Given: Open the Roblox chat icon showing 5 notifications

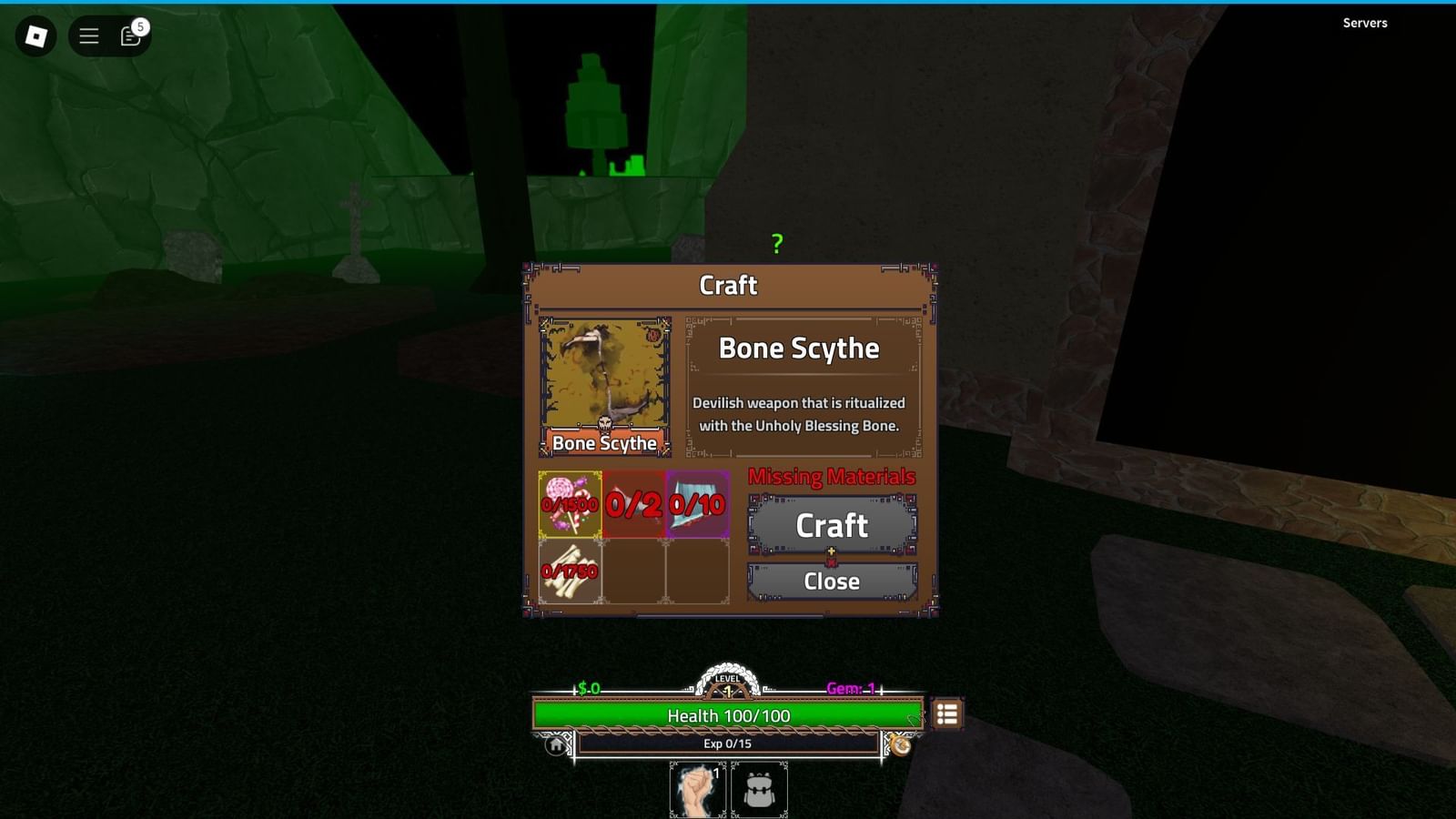Looking at the screenshot, I should click(x=128, y=36).
